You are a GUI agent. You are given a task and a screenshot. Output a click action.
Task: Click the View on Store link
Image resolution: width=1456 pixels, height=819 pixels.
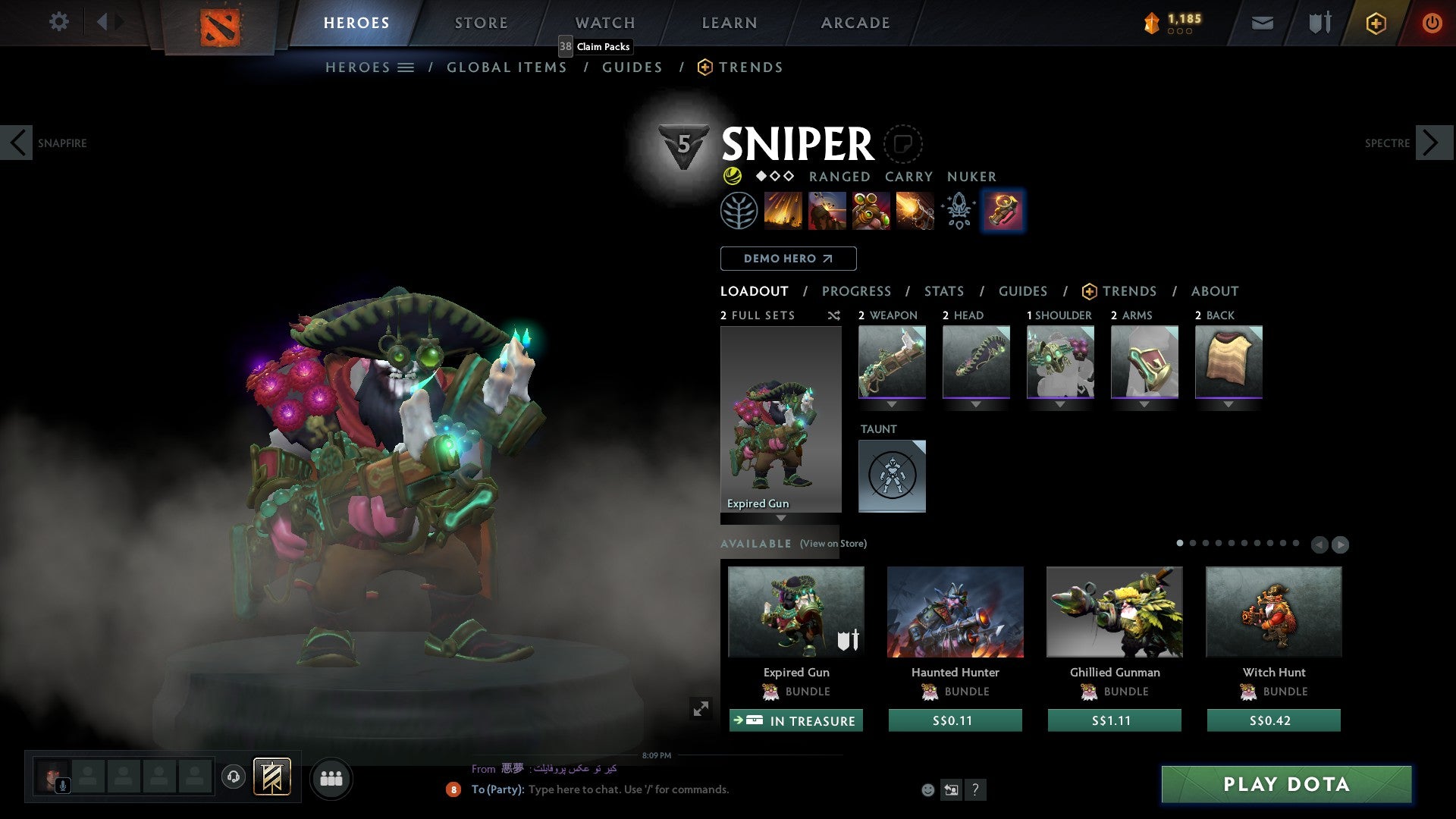(832, 544)
